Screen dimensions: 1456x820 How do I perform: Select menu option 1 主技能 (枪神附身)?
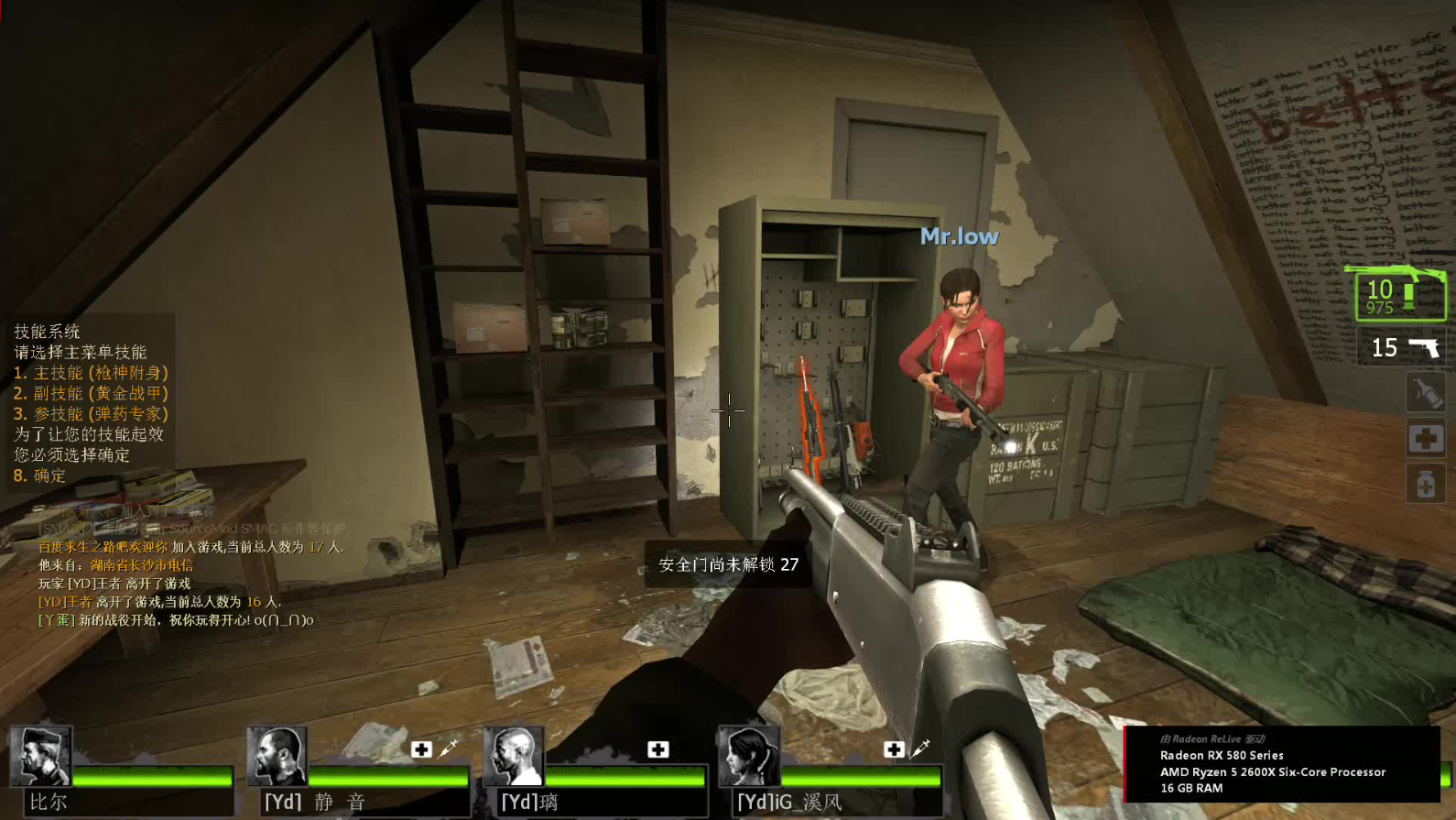(x=91, y=373)
